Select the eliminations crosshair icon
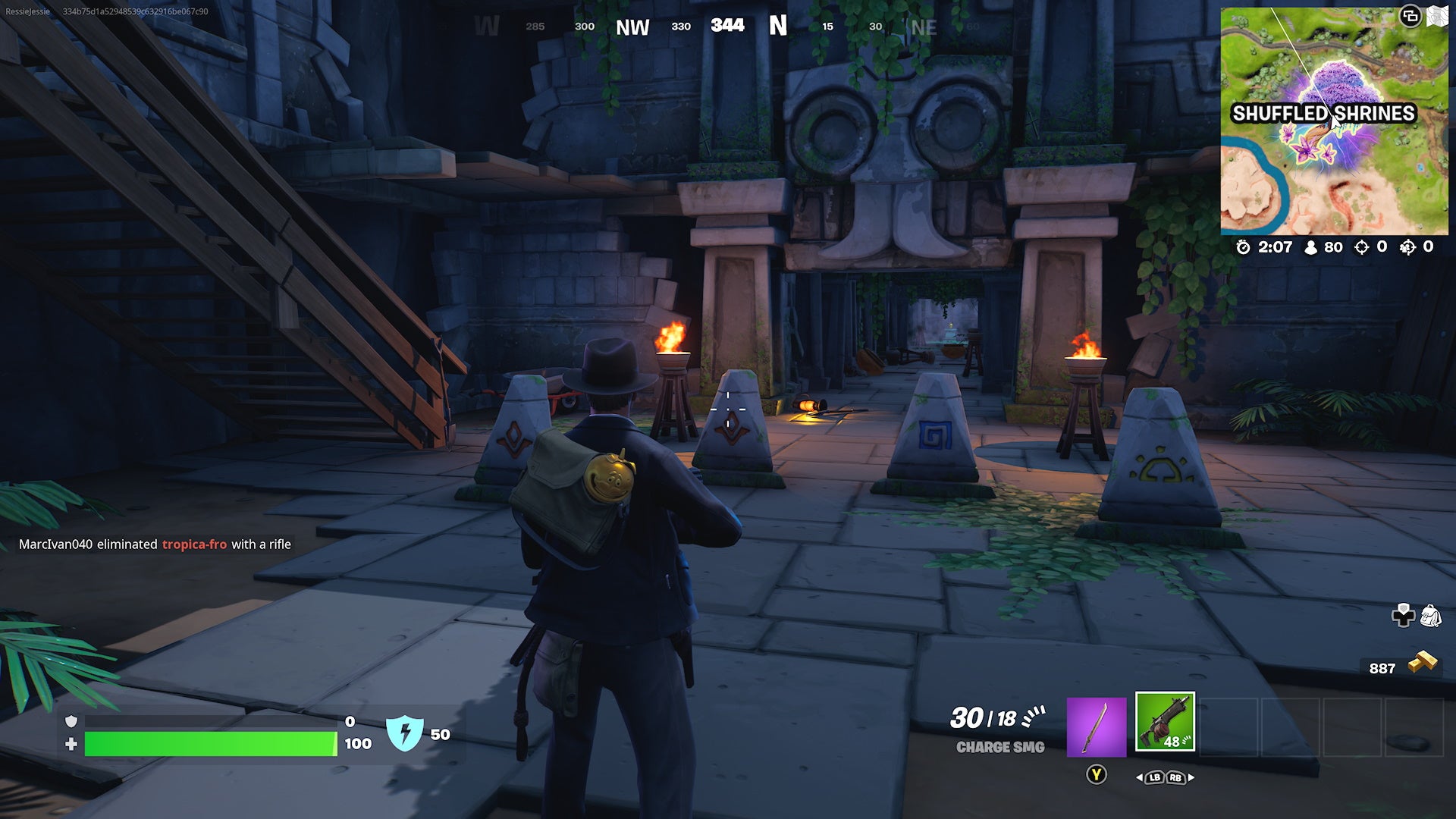The image size is (1456, 819). 1361,246
